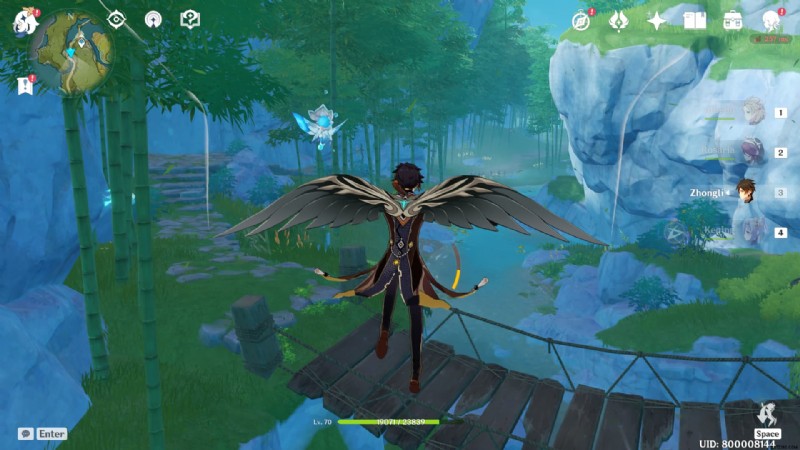
Task: Open the character screen portrait icon
Action: pyautogui.click(x=770, y=20)
